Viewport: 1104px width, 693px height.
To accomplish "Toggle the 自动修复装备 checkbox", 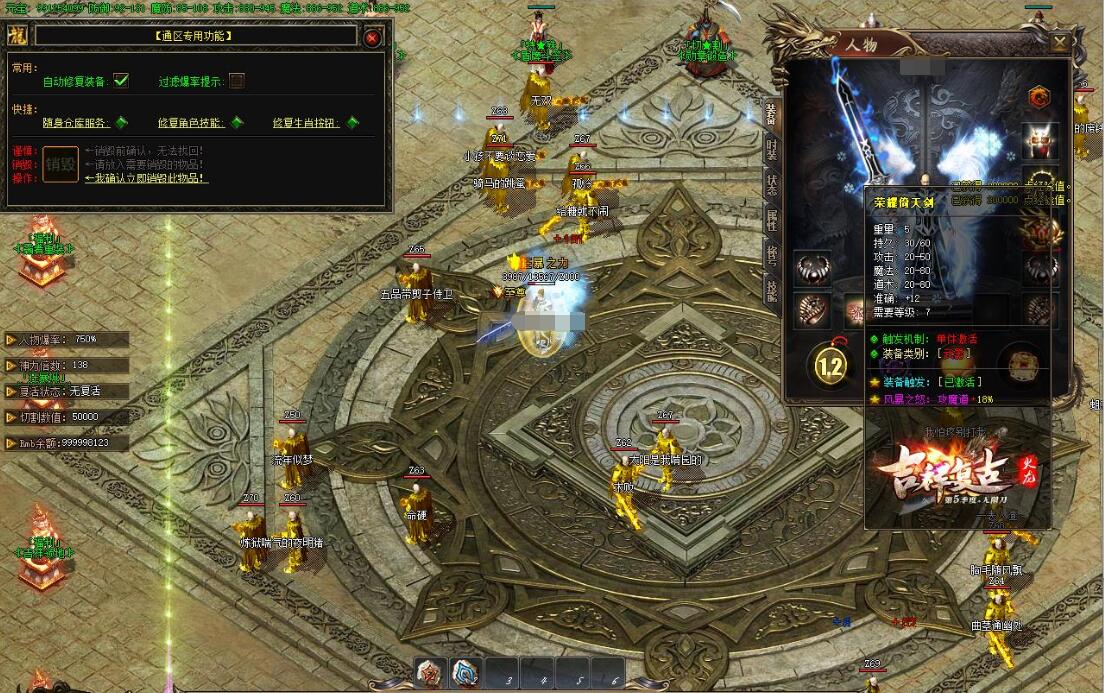I will tap(121, 81).
